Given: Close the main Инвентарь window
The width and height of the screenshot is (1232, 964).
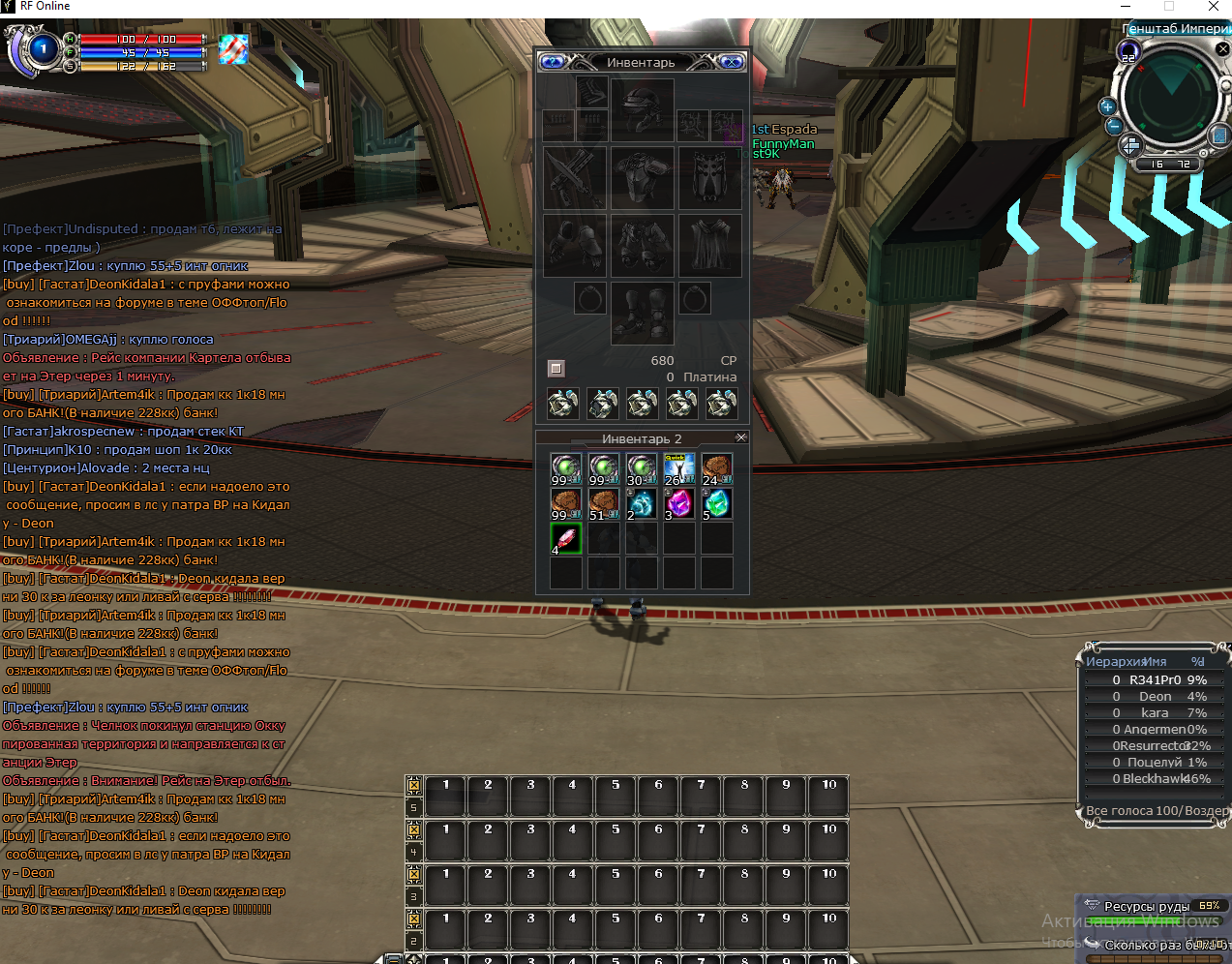Looking at the screenshot, I should tap(733, 62).
